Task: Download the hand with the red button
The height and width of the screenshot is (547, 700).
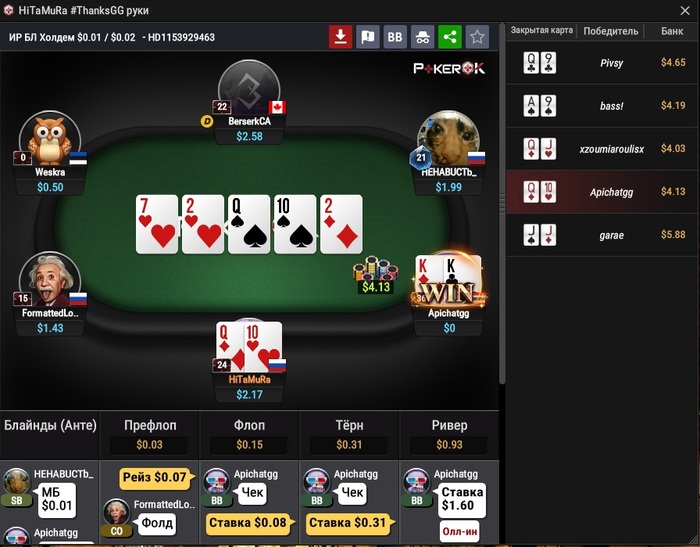Action: click(x=341, y=37)
